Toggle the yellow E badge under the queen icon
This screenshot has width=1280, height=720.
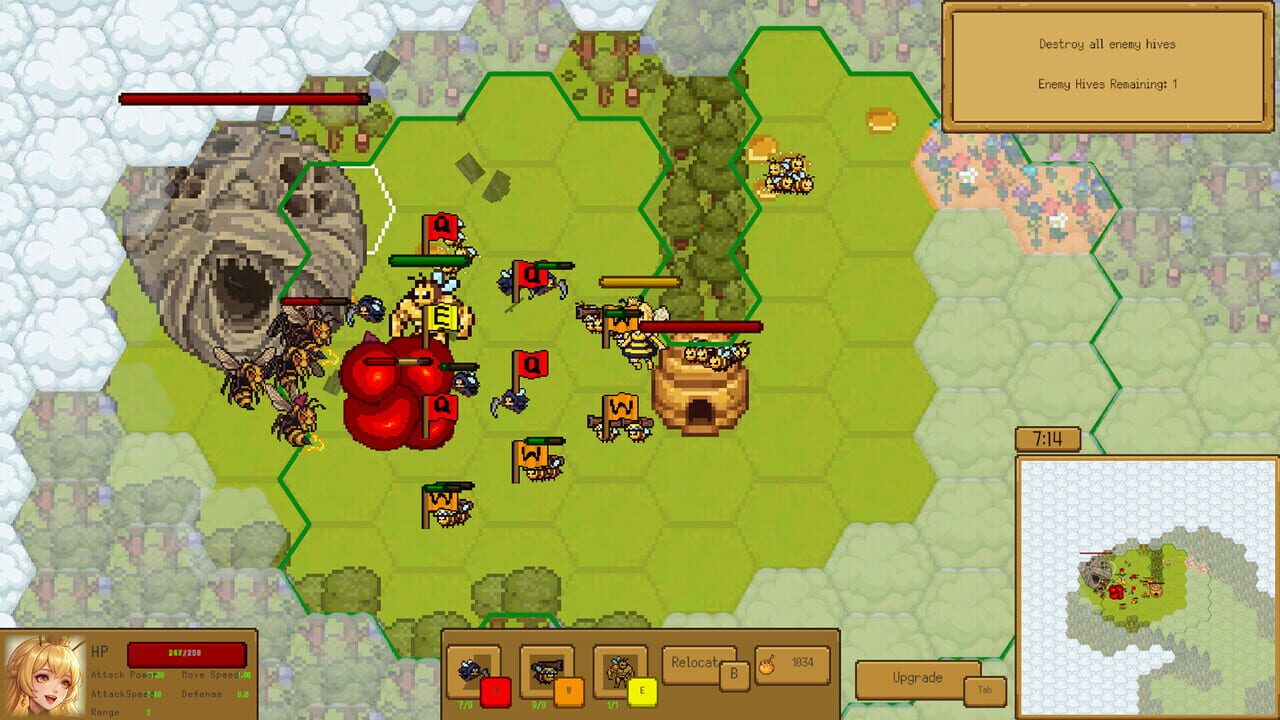click(644, 691)
